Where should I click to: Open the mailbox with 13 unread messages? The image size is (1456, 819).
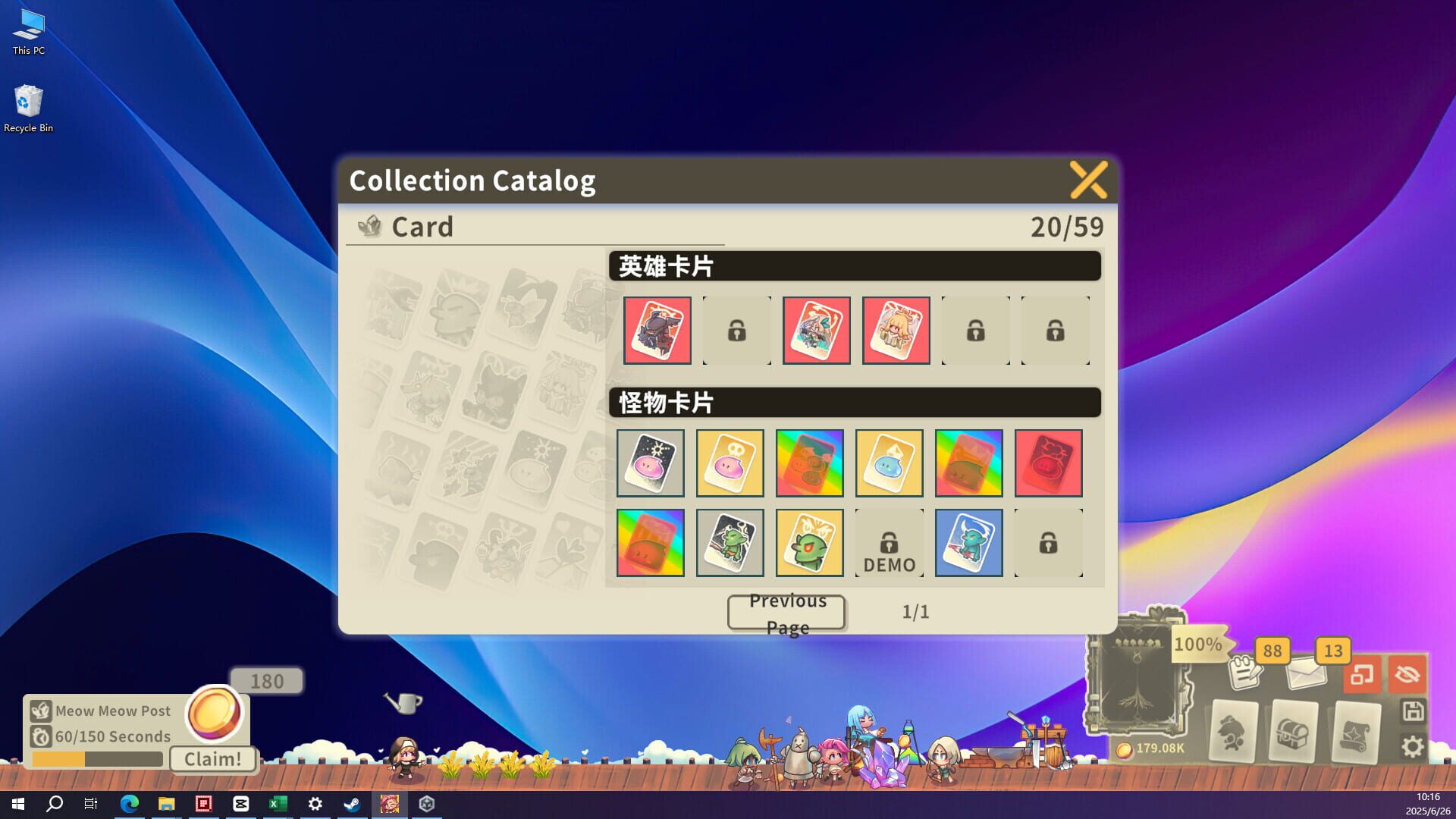point(1305,675)
